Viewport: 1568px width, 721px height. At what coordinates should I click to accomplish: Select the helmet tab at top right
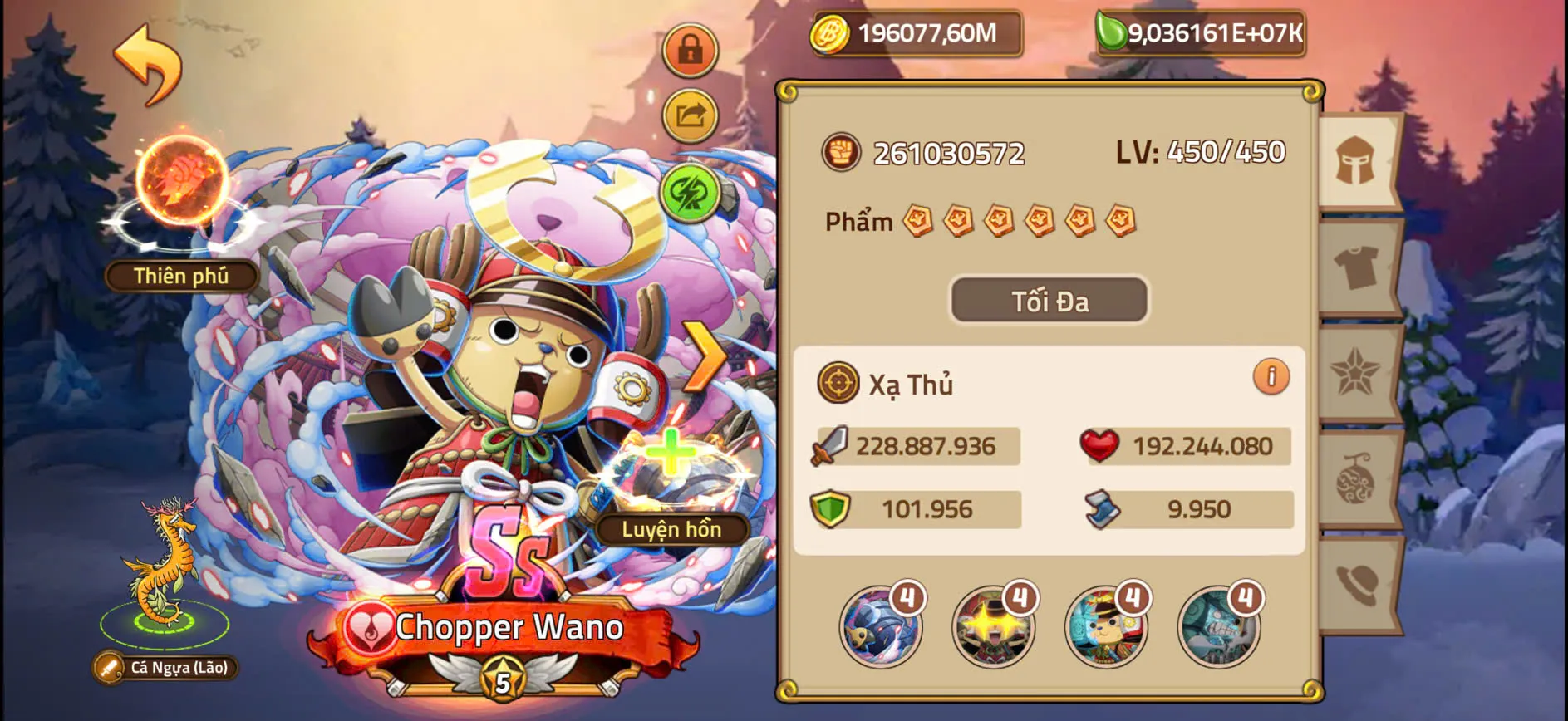(1354, 157)
